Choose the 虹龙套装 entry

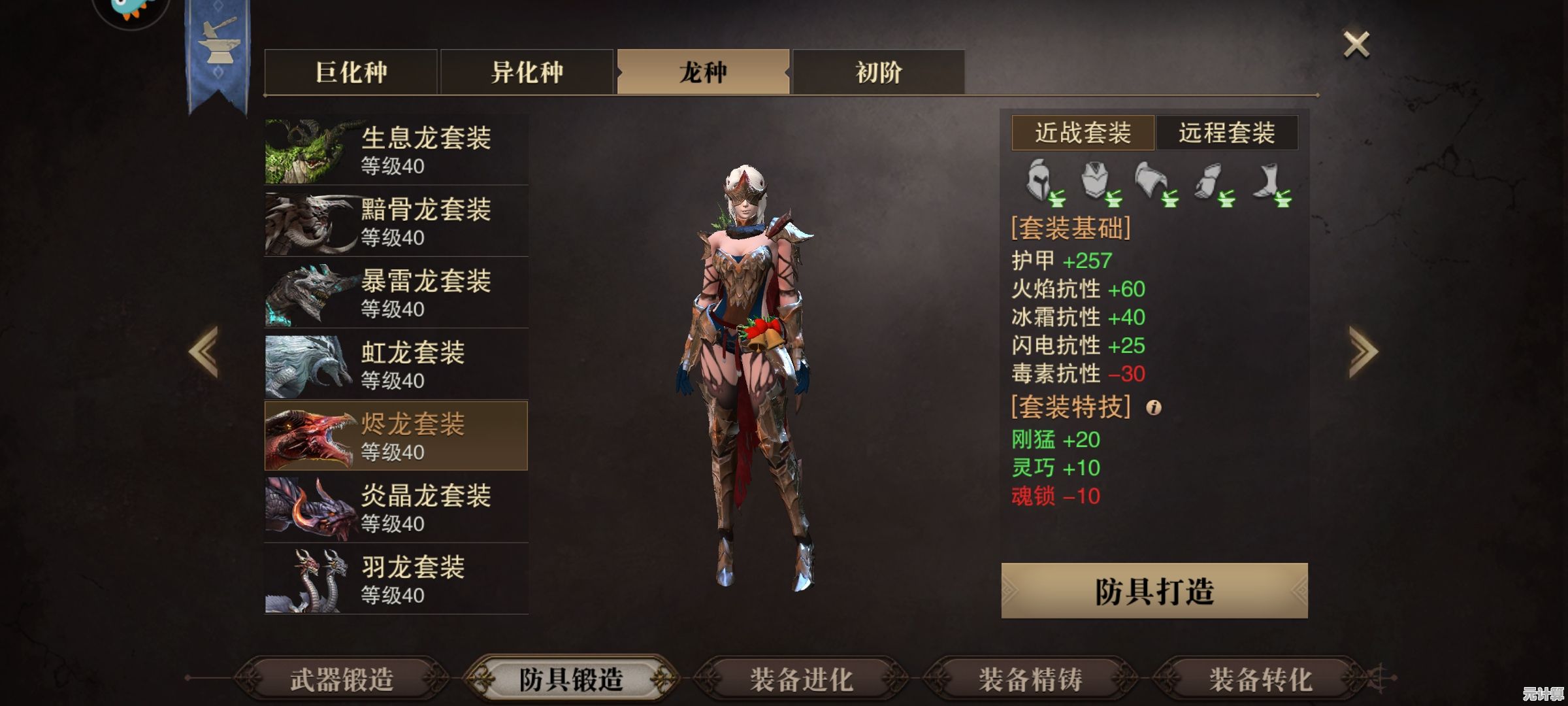tap(396, 365)
